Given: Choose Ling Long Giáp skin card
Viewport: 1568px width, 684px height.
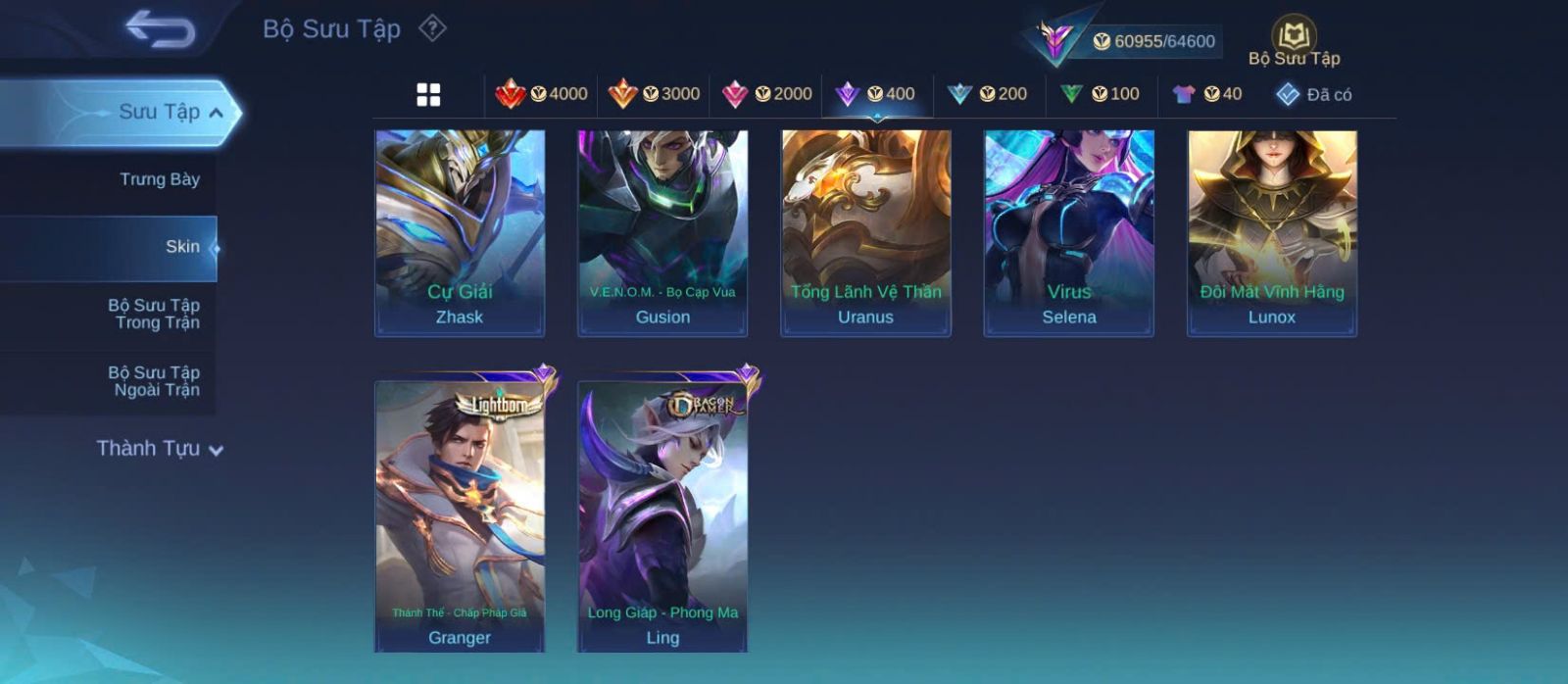Looking at the screenshot, I should (x=662, y=515).
